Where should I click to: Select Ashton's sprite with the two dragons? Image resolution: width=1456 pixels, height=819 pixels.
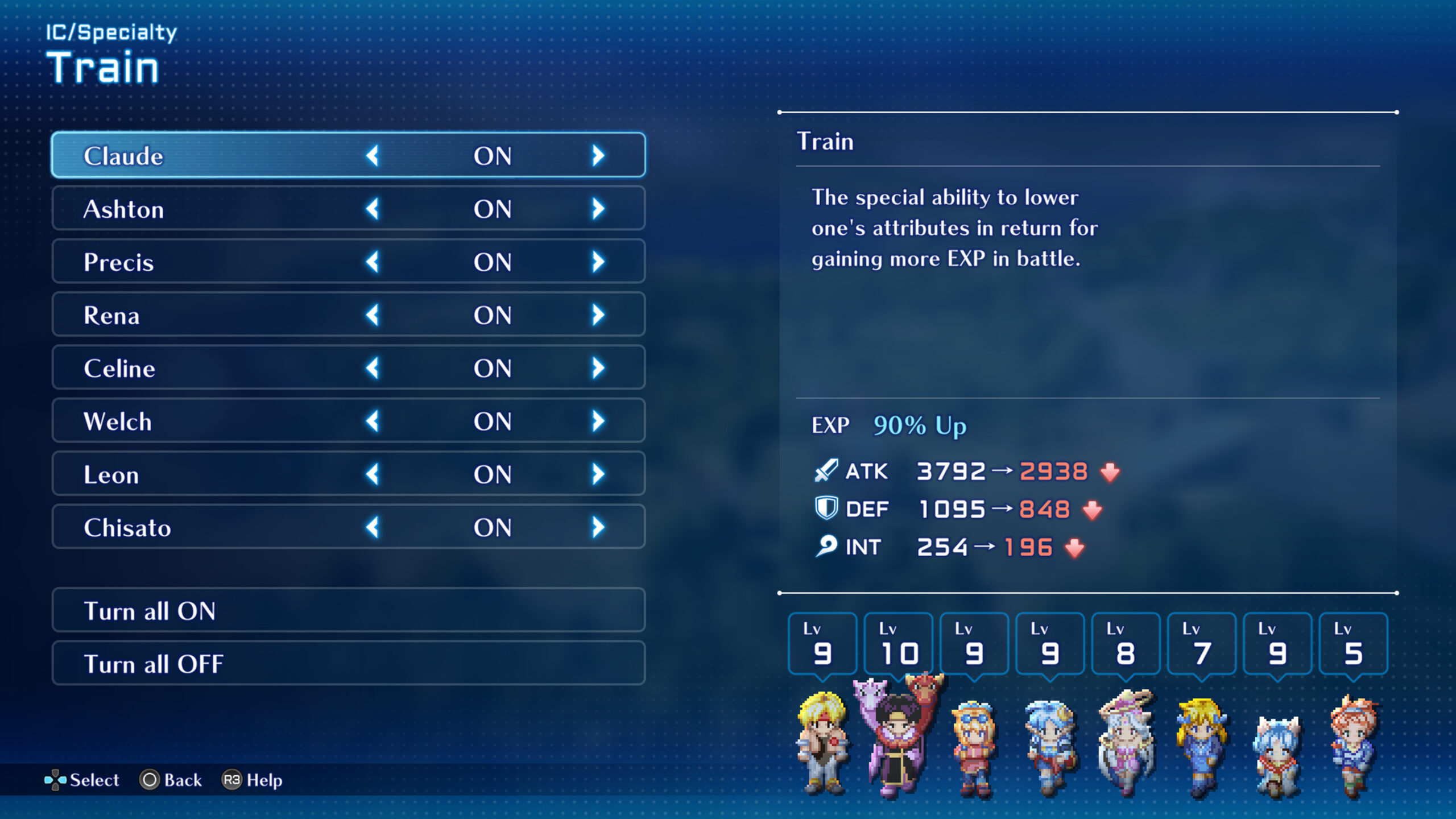coord(897,734)
